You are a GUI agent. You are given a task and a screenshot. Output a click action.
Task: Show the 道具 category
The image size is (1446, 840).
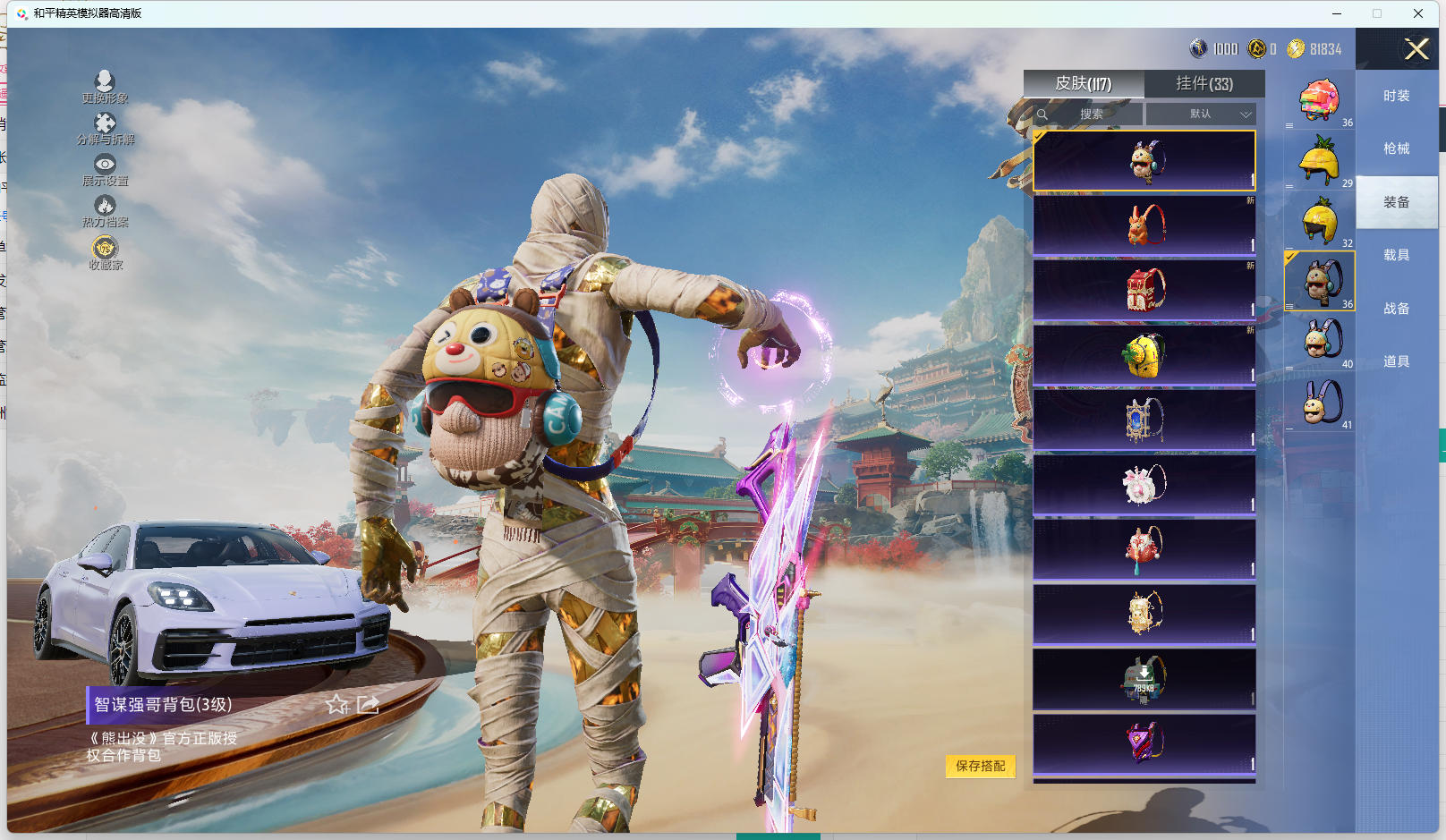1396,361
